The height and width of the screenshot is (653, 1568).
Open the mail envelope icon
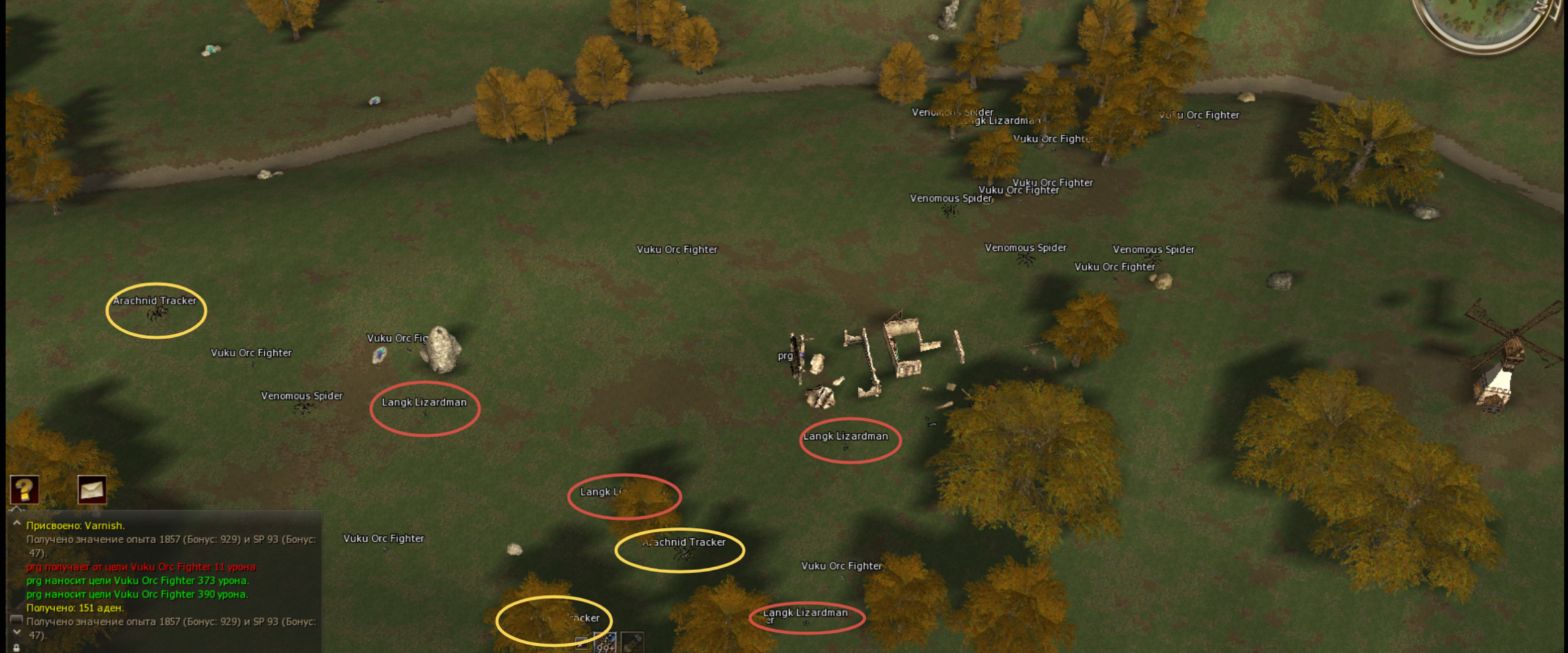point(92,489)
